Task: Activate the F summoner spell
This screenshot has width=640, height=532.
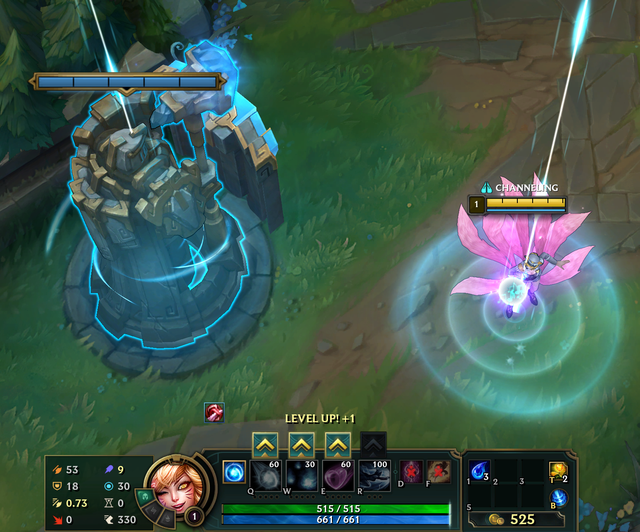Action: click(438, 470)
